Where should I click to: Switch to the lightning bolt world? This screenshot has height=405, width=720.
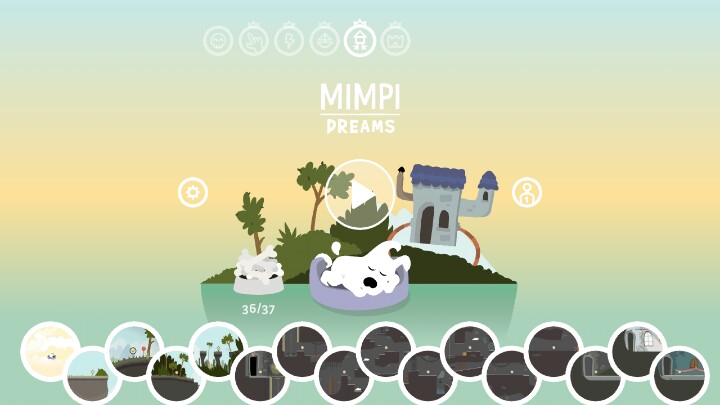click(x=289, y=41)
